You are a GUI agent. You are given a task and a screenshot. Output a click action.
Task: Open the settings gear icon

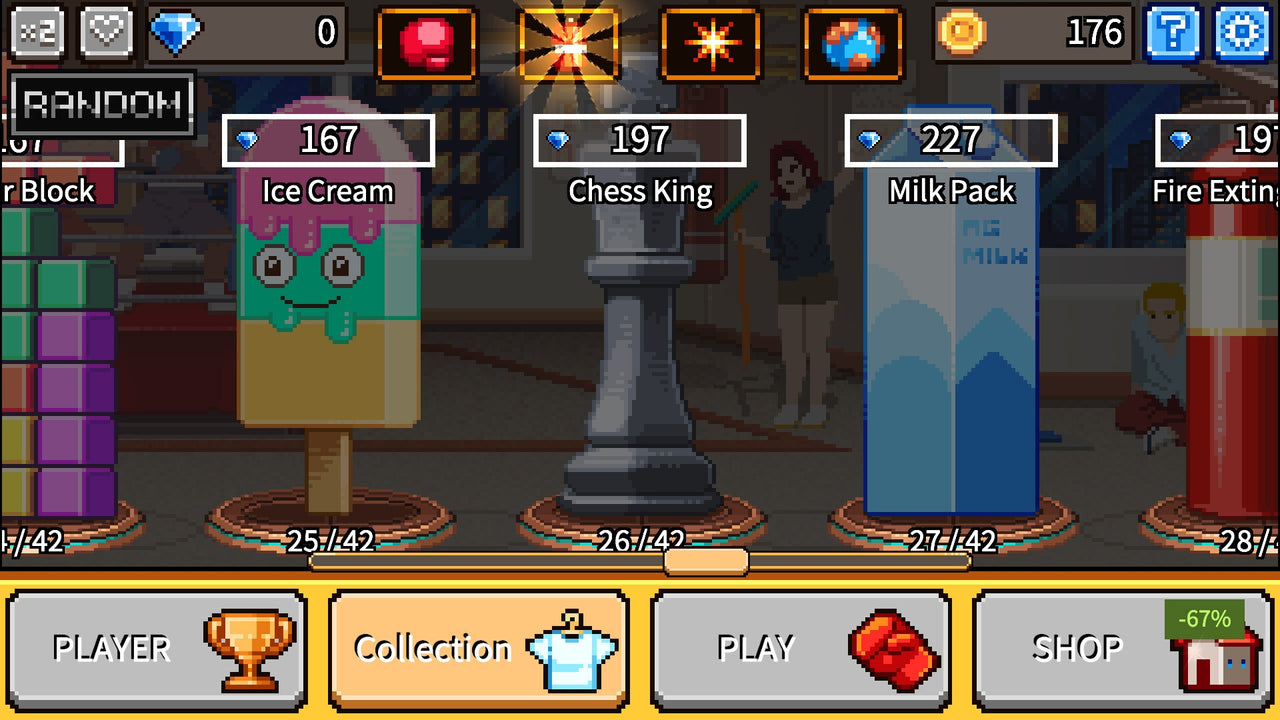(1243, 32)
